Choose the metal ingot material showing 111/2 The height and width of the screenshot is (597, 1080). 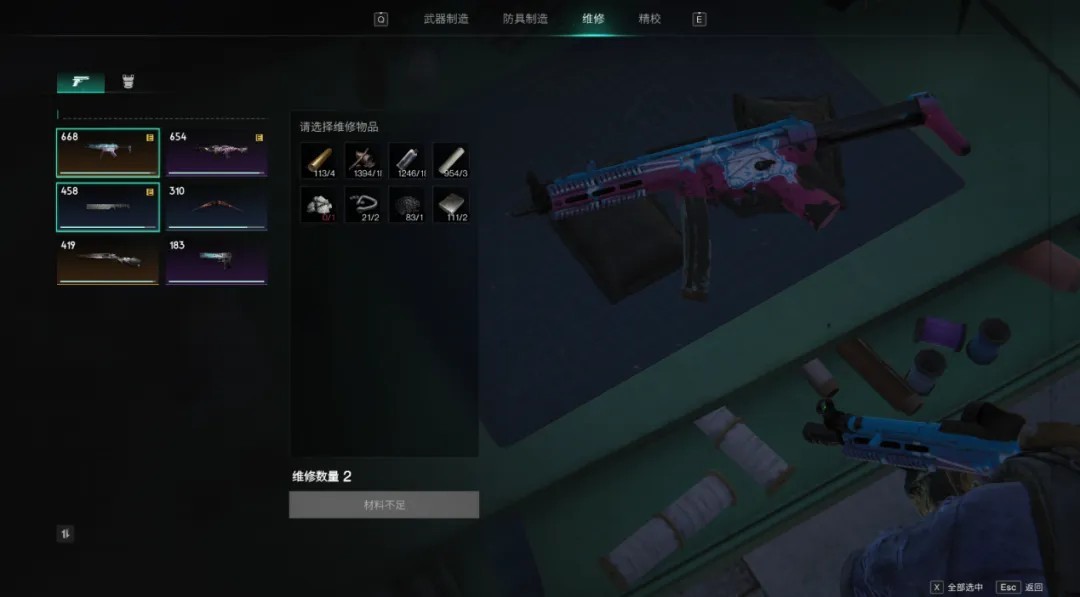coord(451,205)
